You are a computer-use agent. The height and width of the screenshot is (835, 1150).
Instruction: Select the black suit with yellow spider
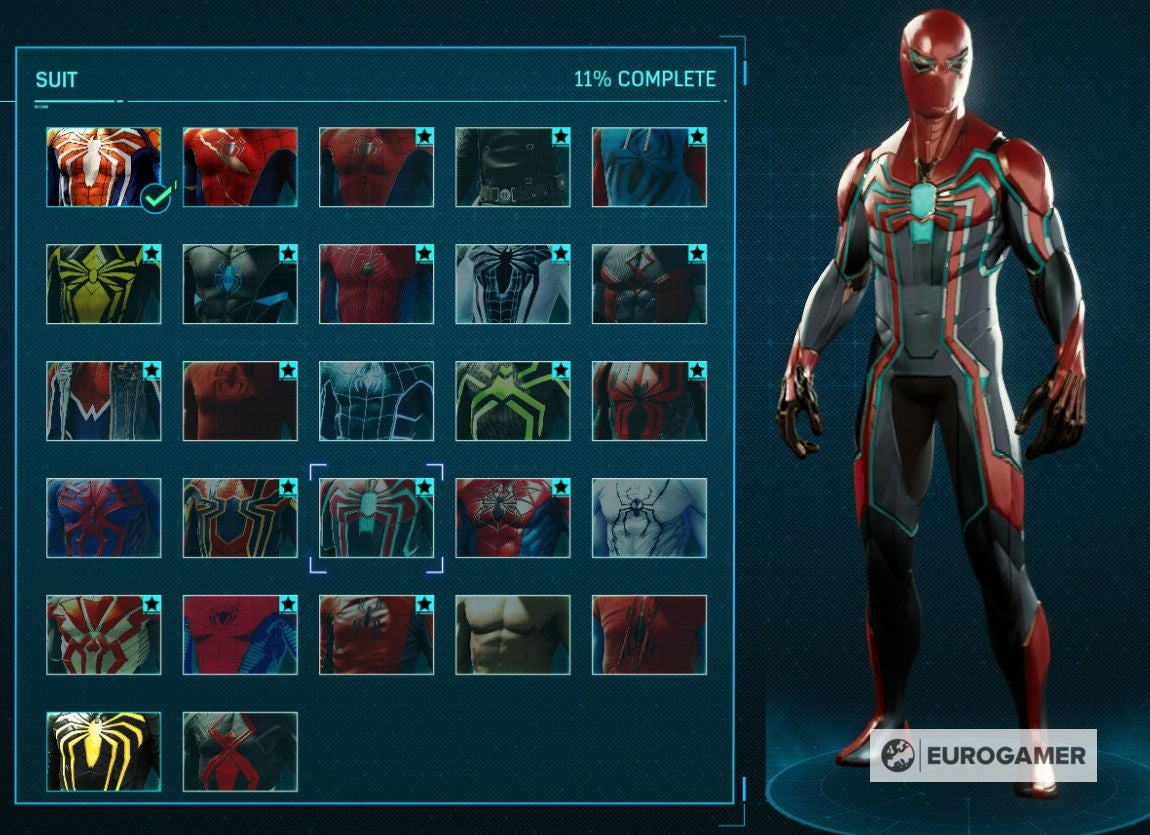click(x=103, y=752)
